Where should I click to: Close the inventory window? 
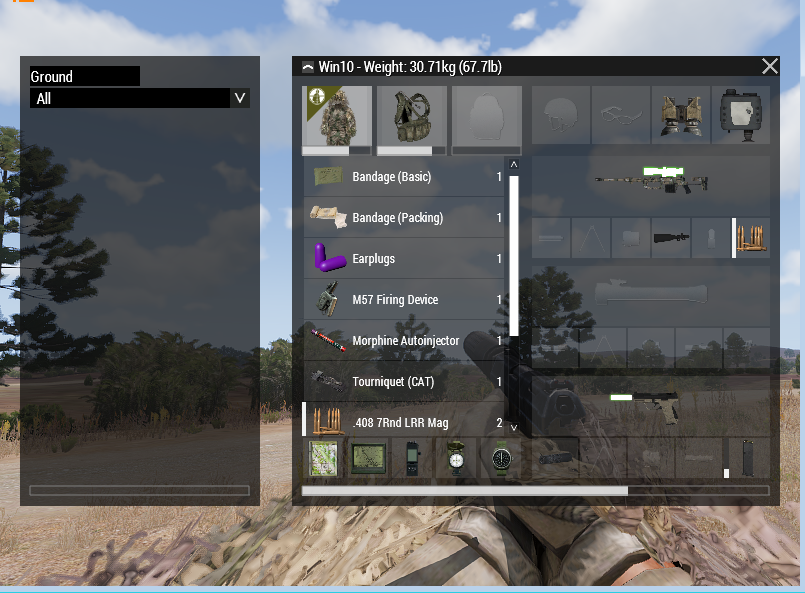tap(769, 67)
